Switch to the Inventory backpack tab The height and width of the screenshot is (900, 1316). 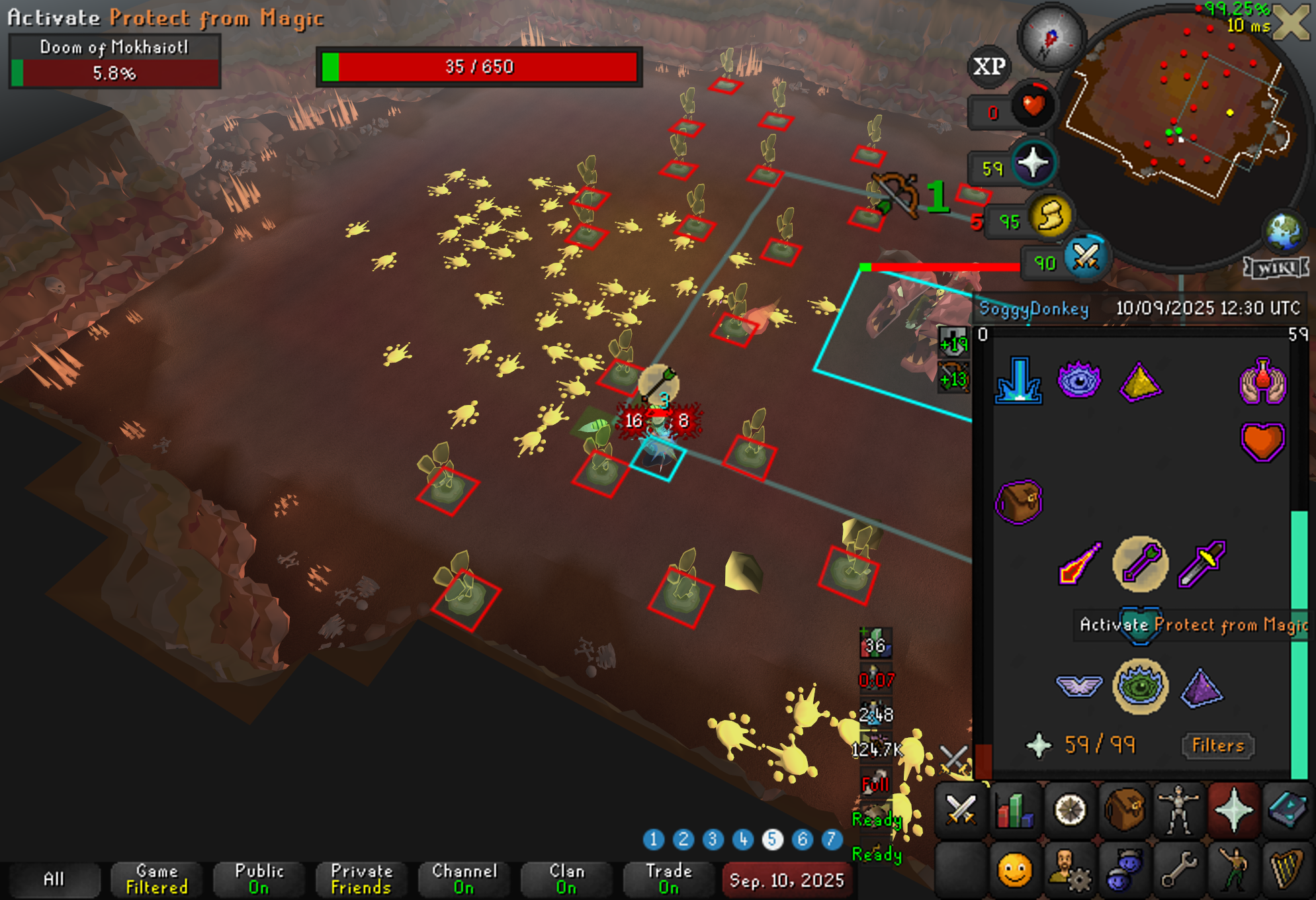point(1124,810)
